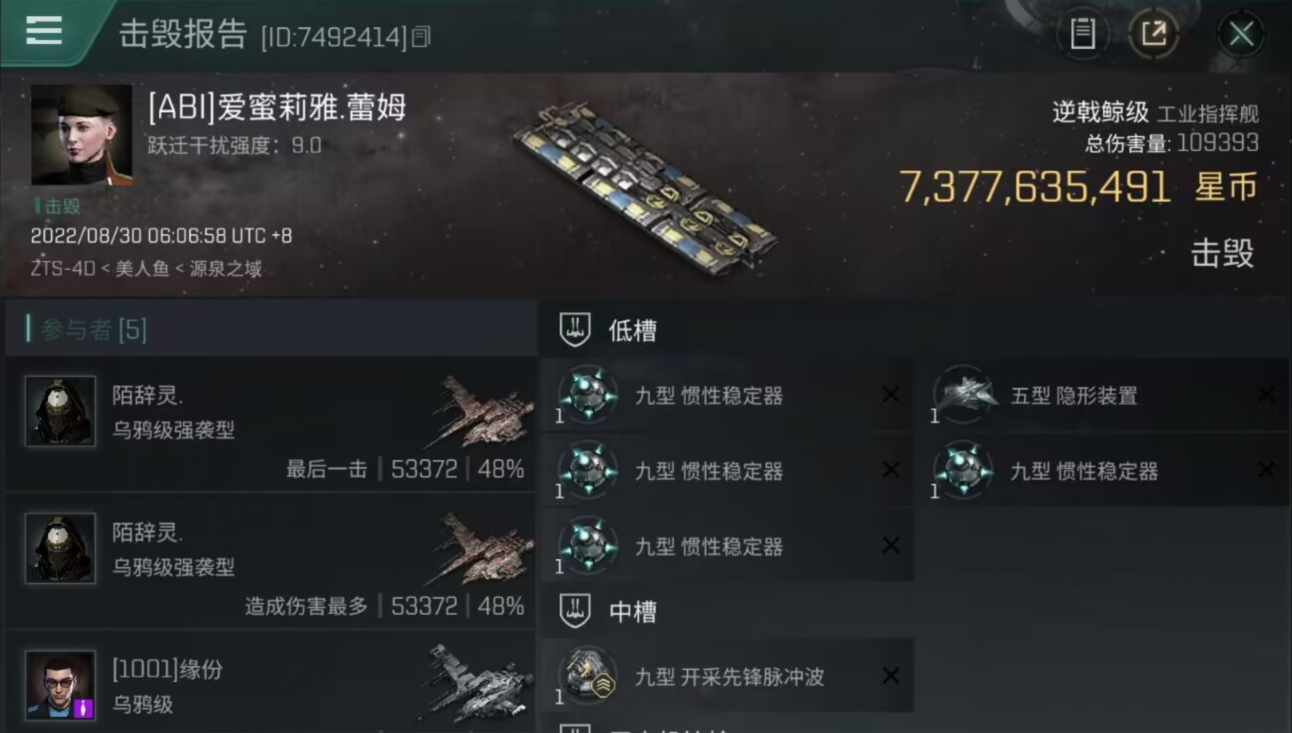This screenshot has width=1292, height=733.
Task: Click the clipboard report icon at top right
Action: [x=1081, y=32]
